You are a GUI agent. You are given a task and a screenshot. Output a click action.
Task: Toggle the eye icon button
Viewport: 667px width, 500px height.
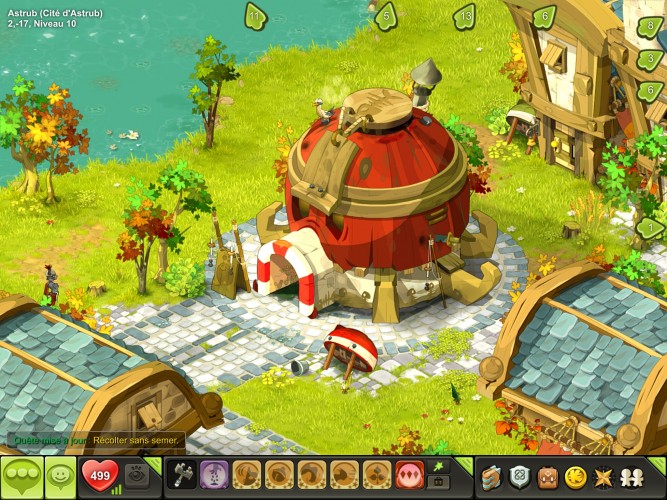pyautogui.click(x=137, y=475)
